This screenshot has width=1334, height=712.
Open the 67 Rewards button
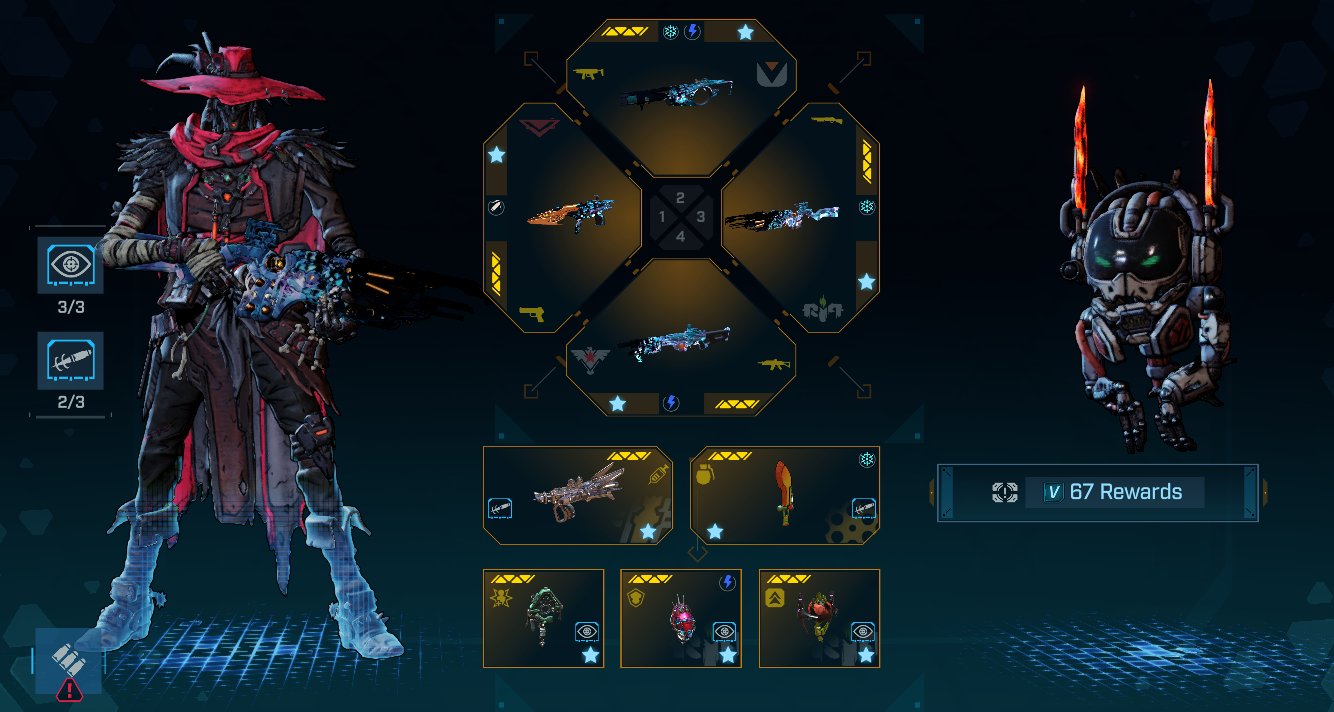pos(1097,492)
